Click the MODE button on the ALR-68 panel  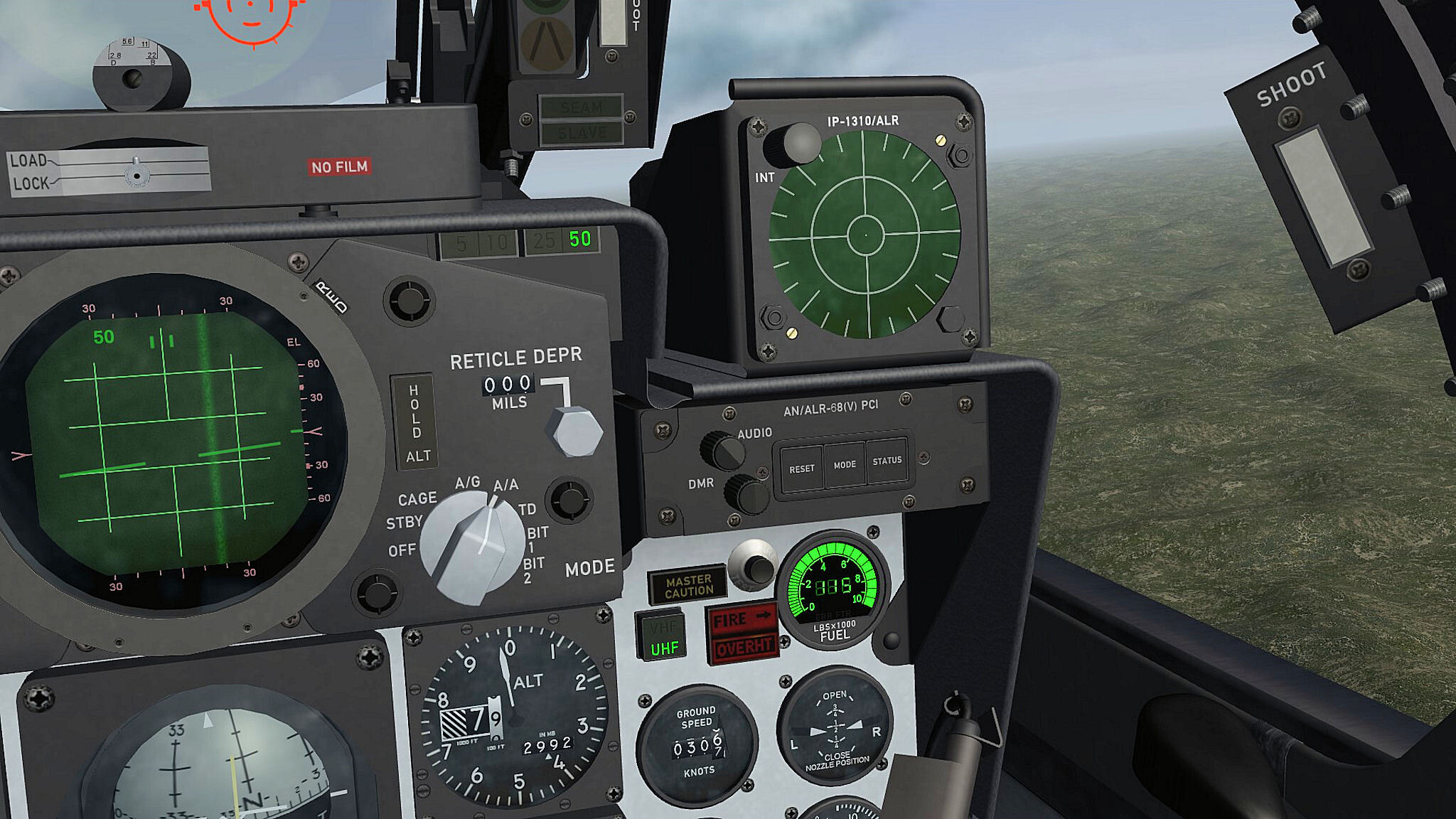click(845, 464)
